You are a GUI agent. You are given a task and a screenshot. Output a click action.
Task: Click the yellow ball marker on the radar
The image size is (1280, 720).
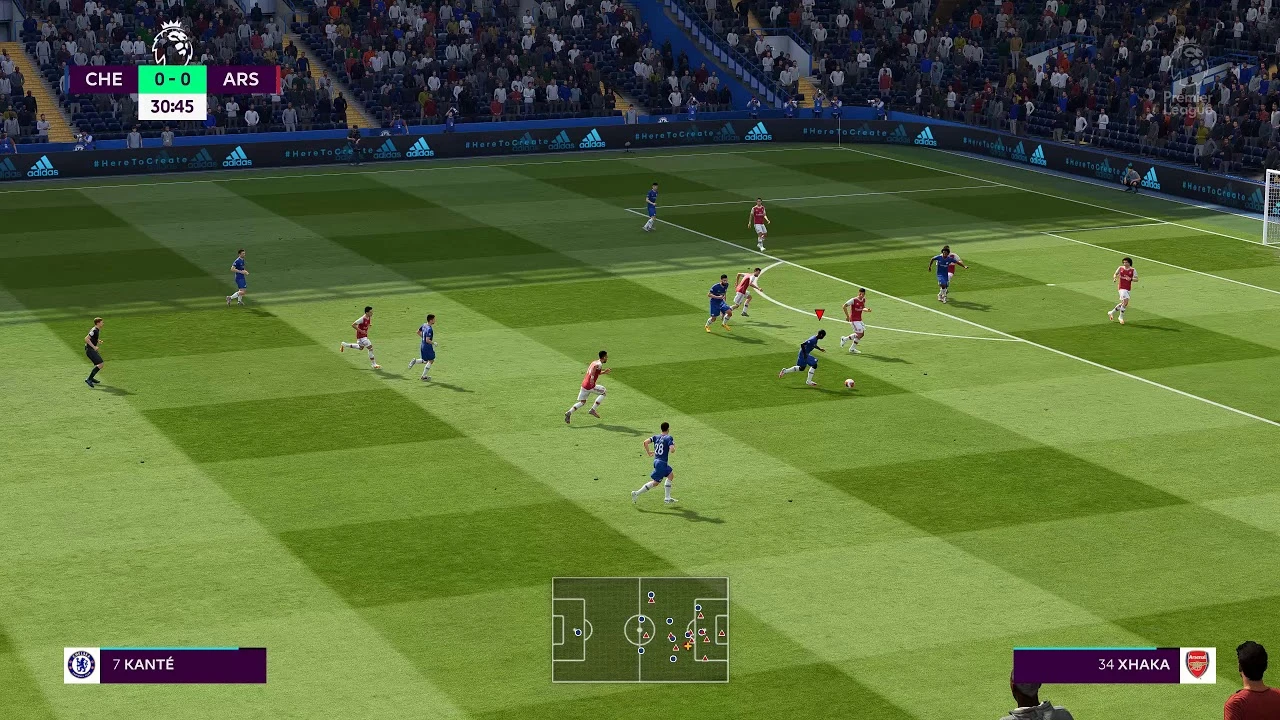687,645
